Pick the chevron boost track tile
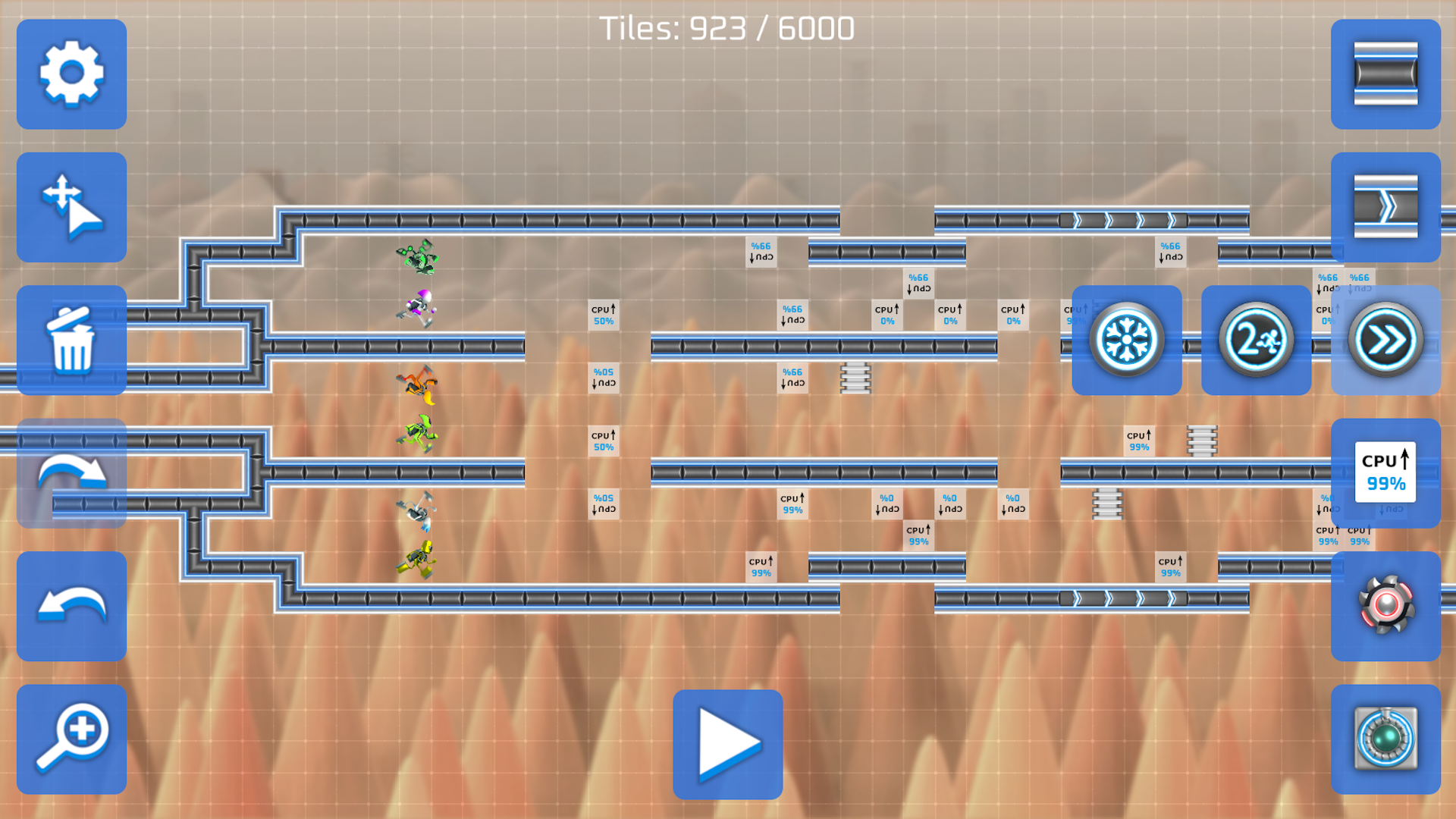The image size is (1456, 819). click(x=1385, y=207)
